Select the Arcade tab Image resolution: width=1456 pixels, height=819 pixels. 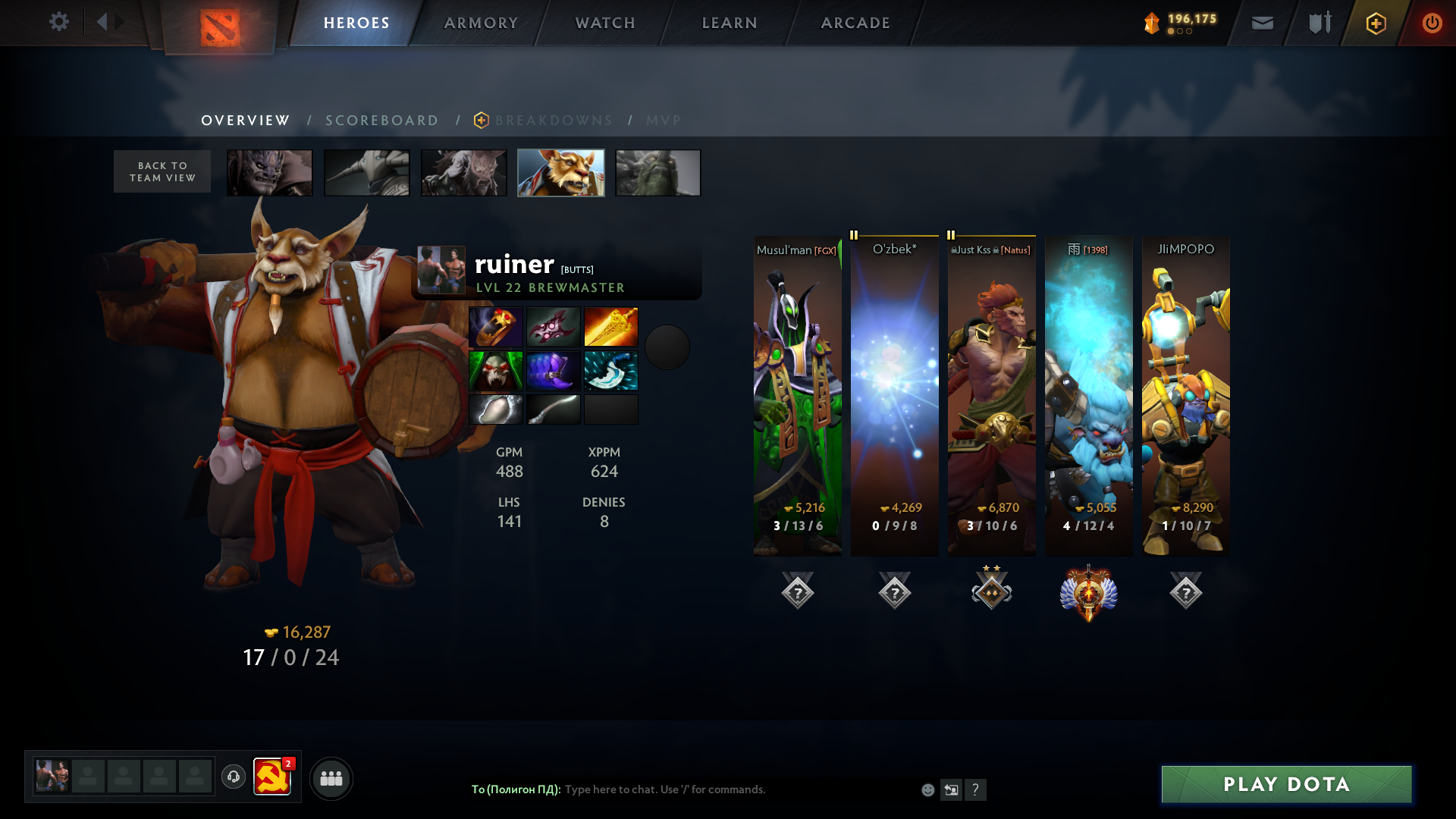tap(855, 23)
